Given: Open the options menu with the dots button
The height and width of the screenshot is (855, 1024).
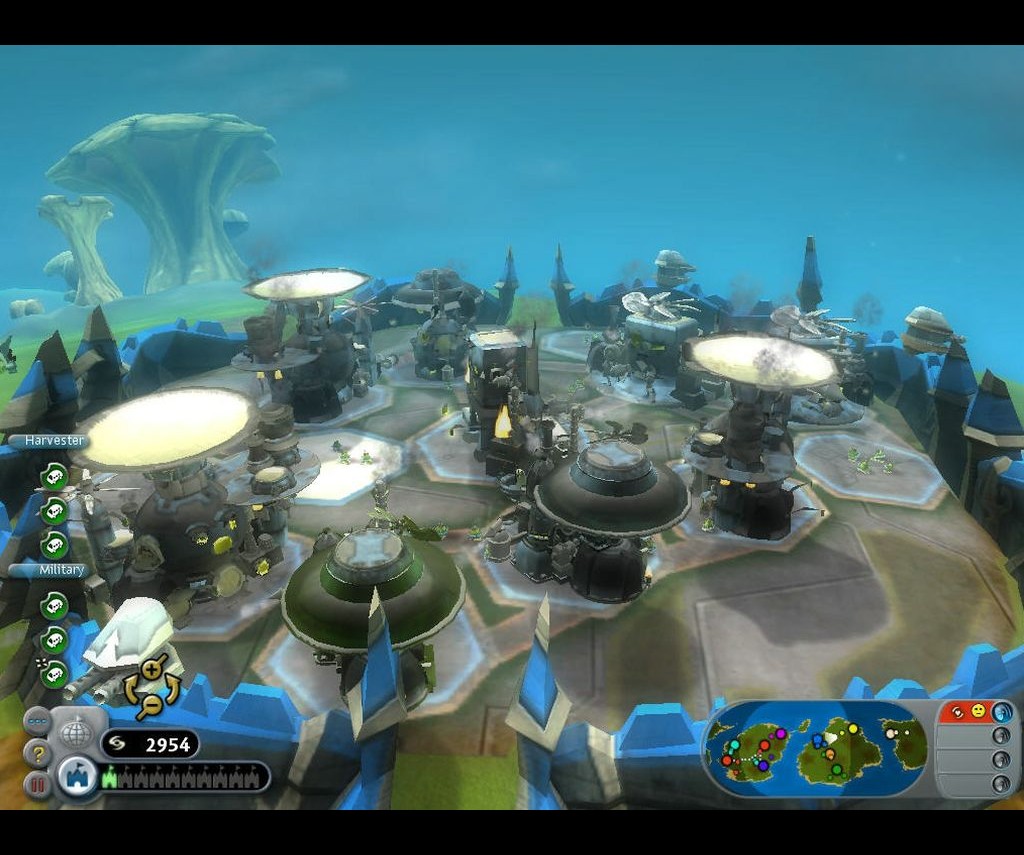Looking at the screenshot, I should (x=36, y=721).
